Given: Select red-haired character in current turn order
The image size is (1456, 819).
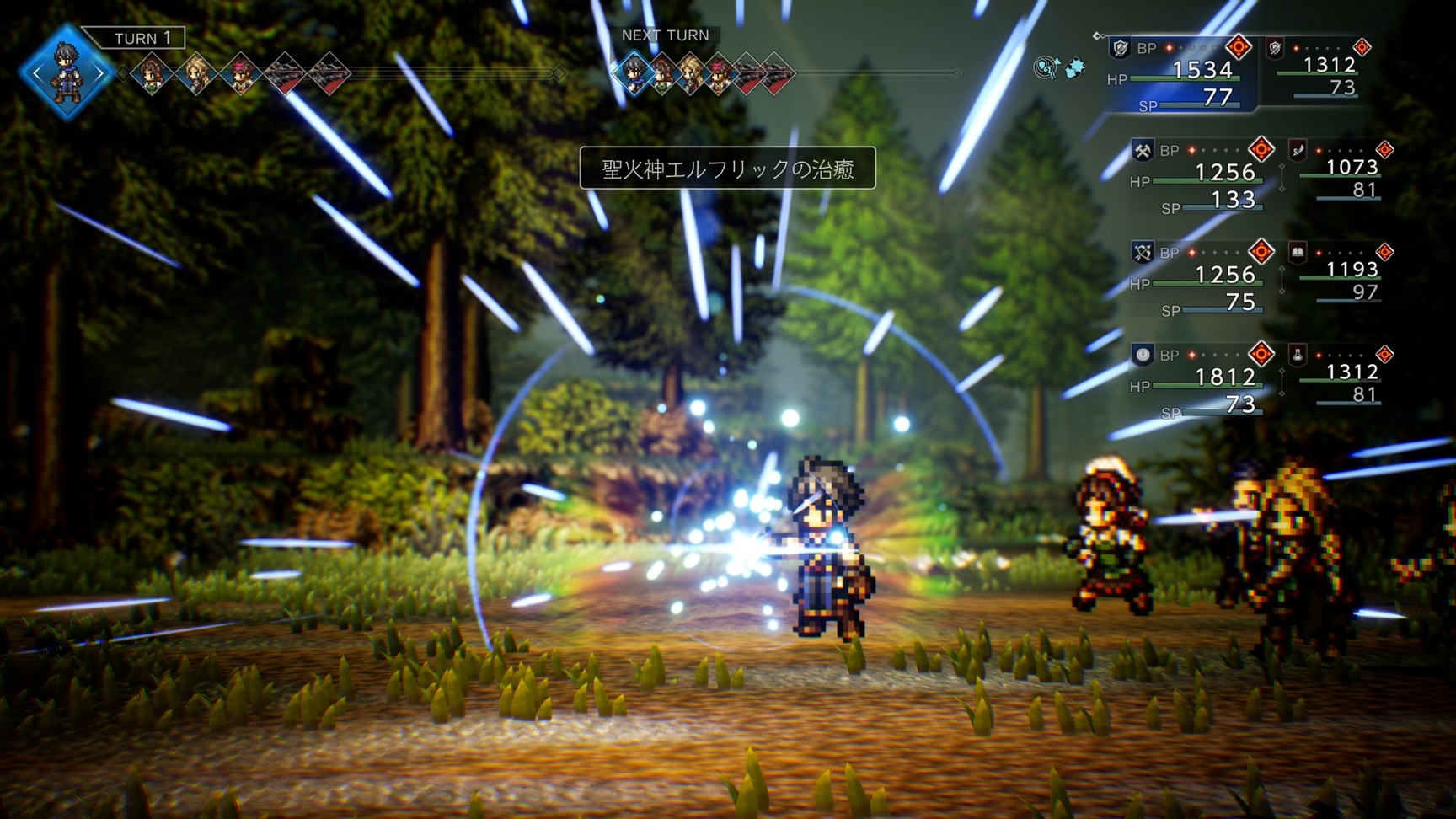Looking at the screenshot, I should (x=242, y=74).
